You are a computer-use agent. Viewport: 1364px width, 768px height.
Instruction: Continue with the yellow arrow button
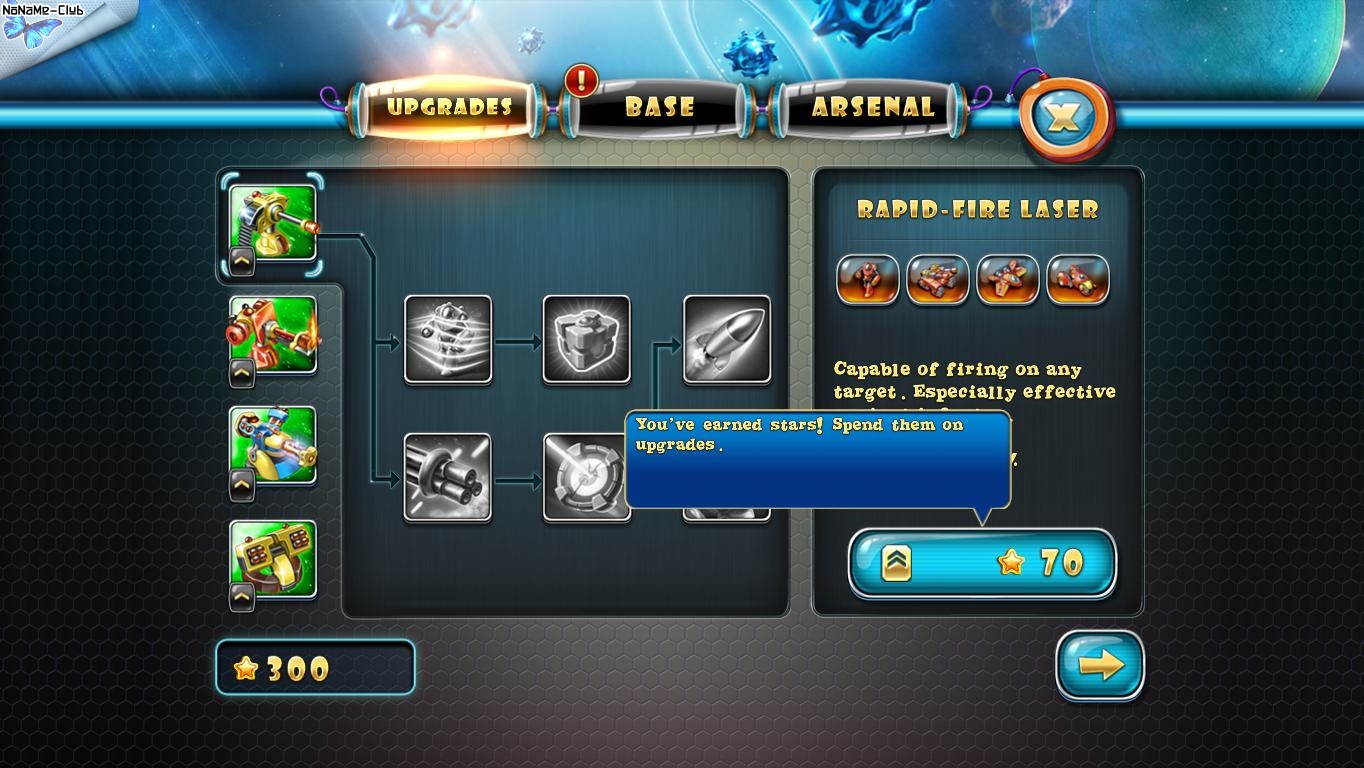[x=1100, y=666]
